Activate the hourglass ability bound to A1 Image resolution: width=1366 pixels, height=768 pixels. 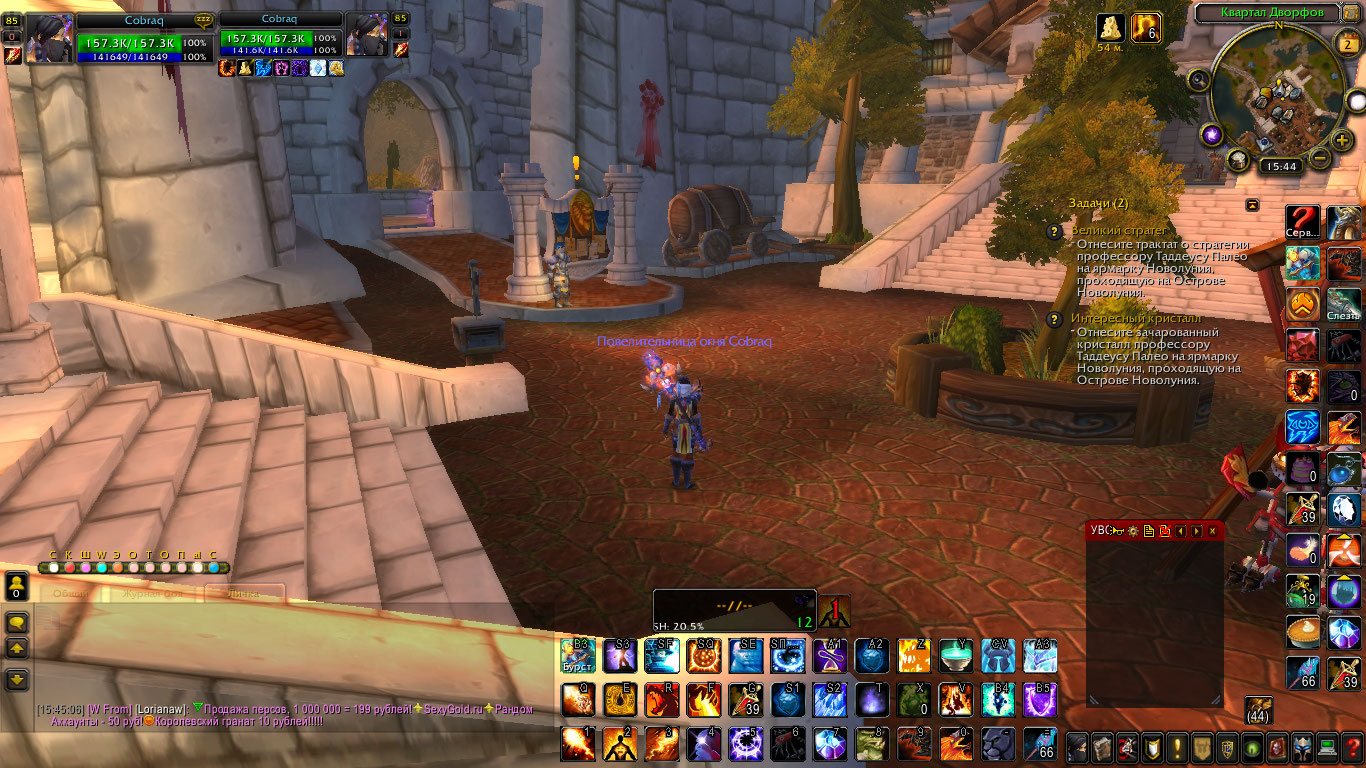coord(829,656)
